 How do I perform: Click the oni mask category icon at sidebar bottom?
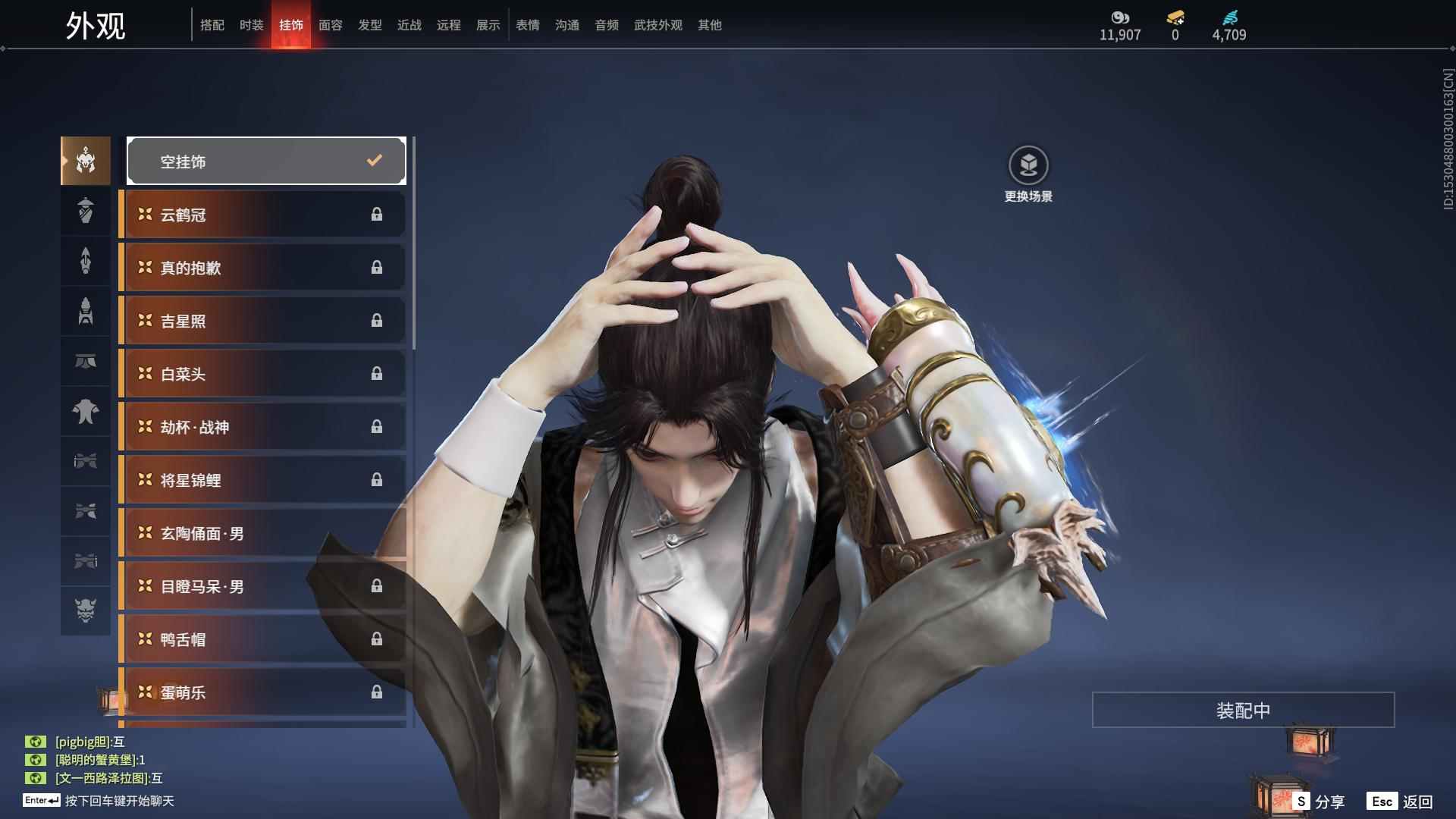85,611
